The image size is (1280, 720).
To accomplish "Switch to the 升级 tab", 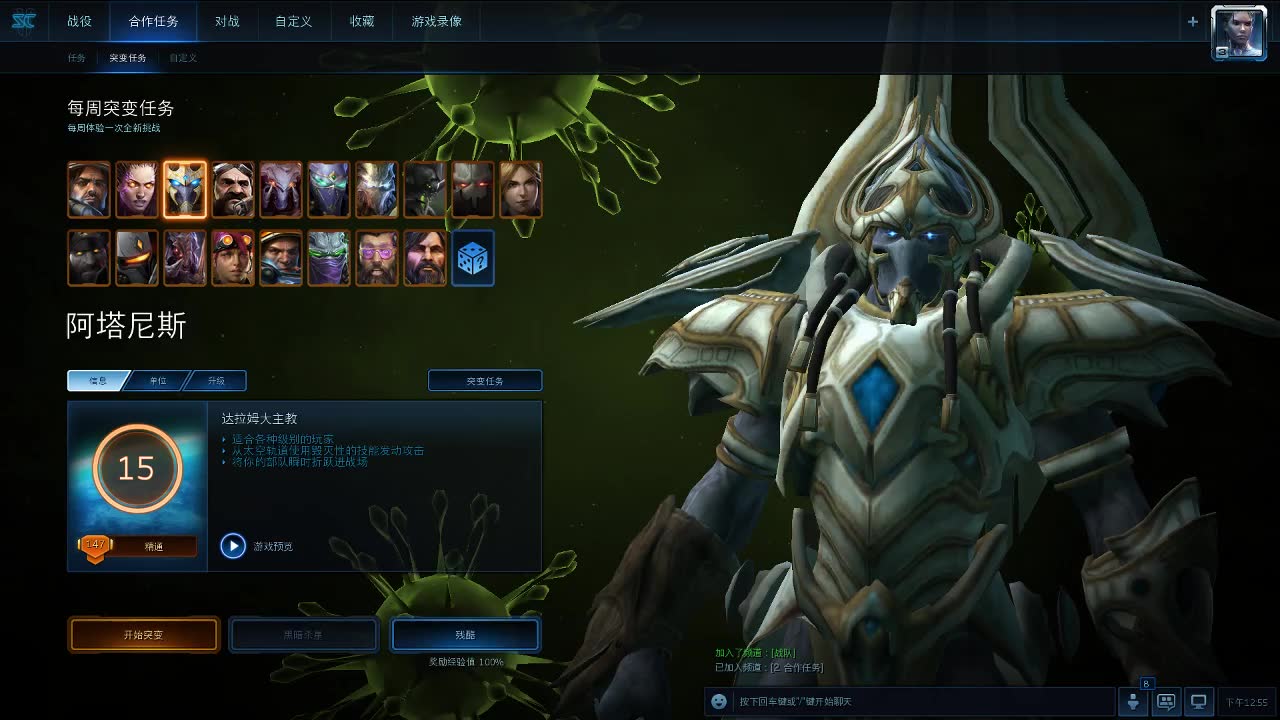I will coord(216,381).
